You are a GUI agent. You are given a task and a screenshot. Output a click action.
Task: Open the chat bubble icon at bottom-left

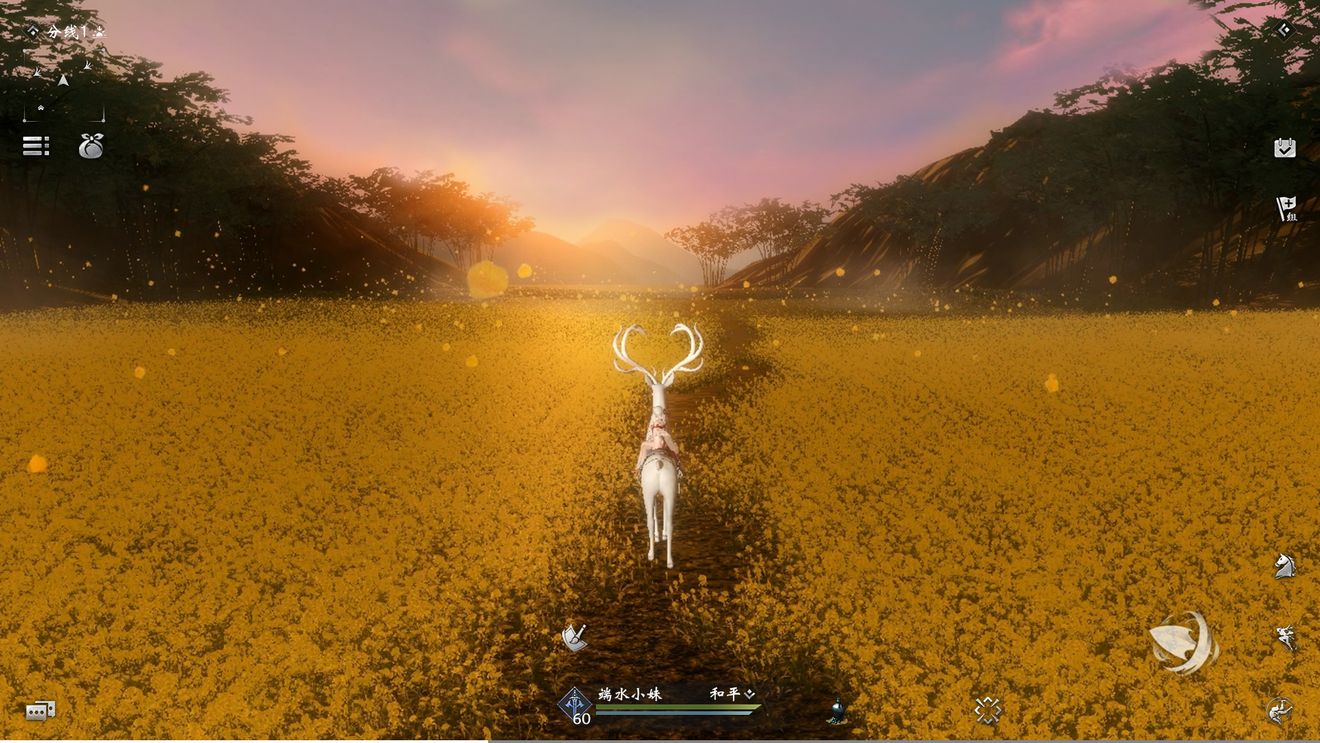click(x=40, y=711)
